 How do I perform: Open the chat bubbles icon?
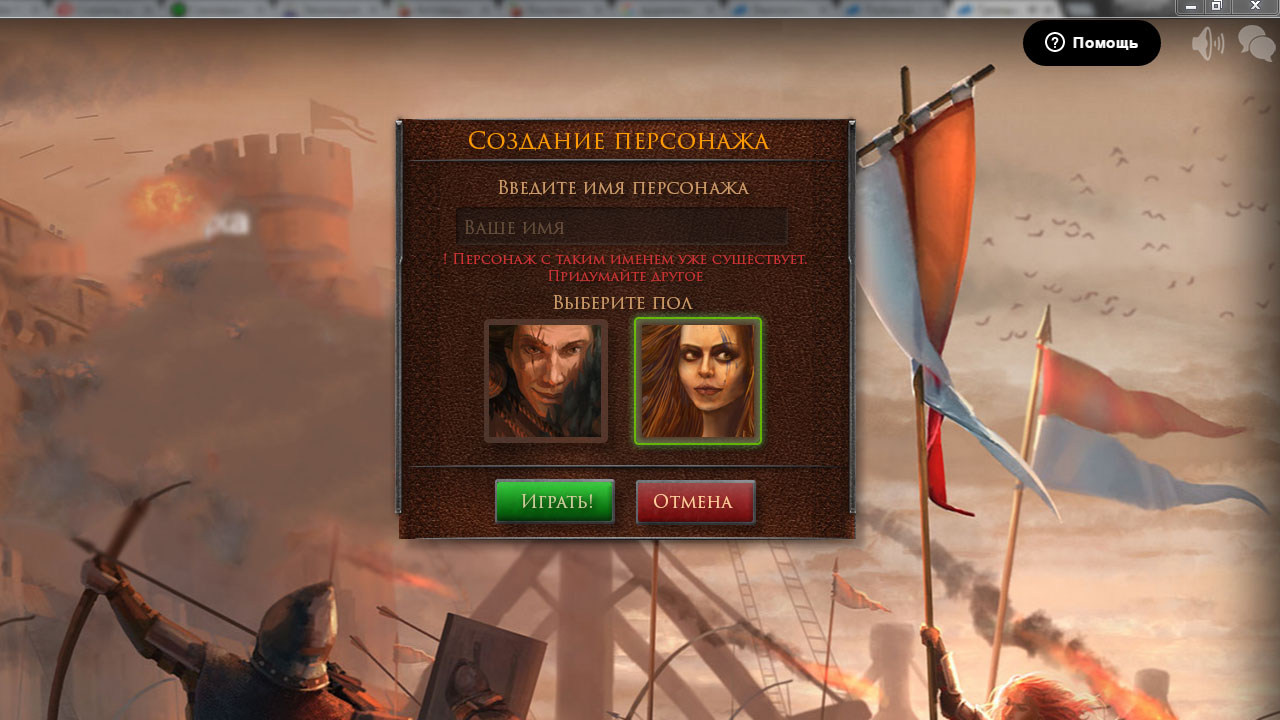click(1256, 43)
